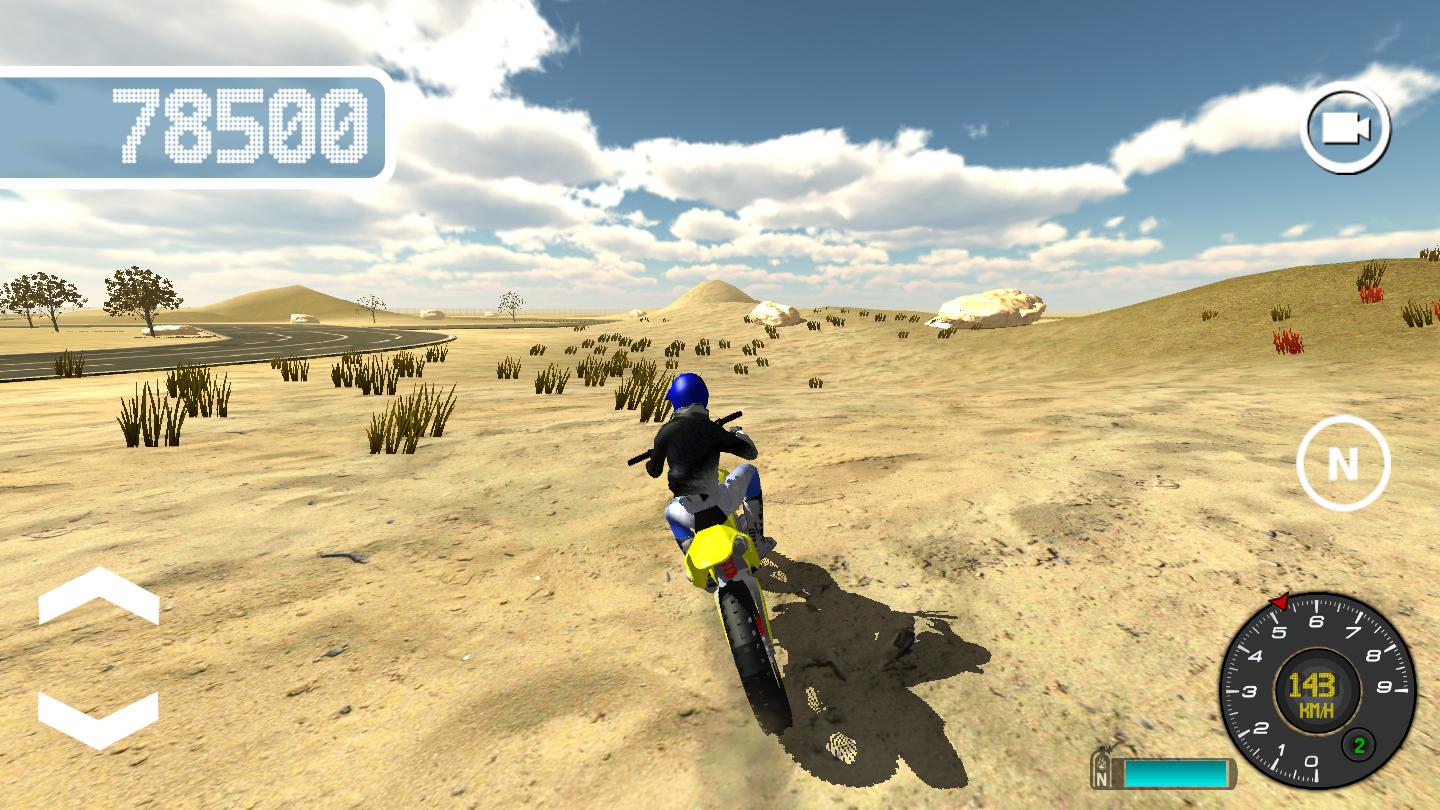This screenshot has height=810, width=1440.
Task: Tap the small N label on the fuel gauge
Action: click(x=1102, y=777)
